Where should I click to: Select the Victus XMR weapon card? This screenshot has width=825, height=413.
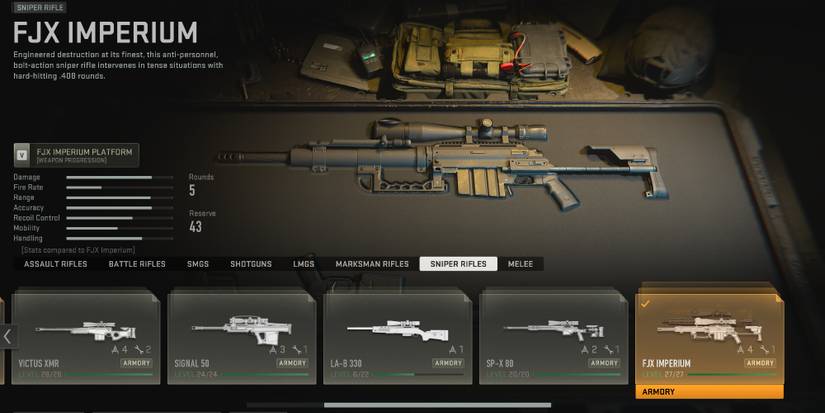[x=85, y=337]
